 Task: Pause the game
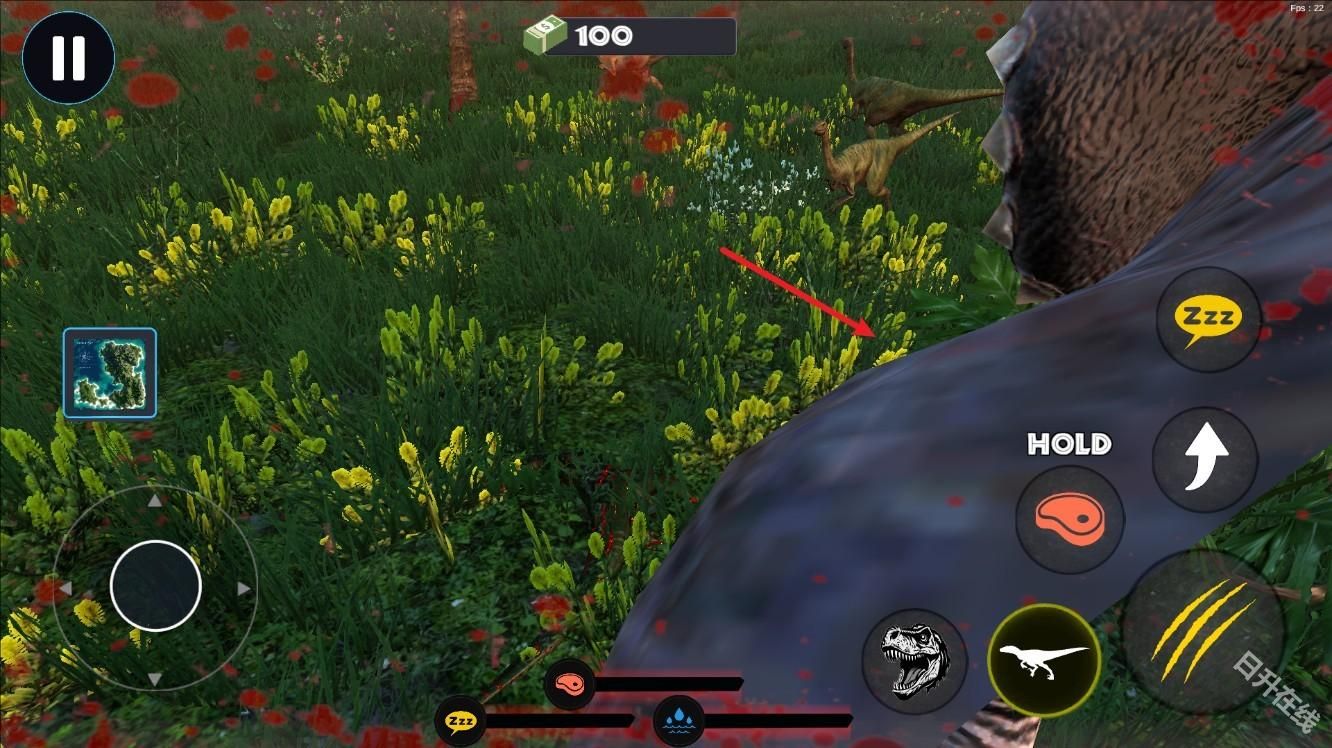click(68, 58)
